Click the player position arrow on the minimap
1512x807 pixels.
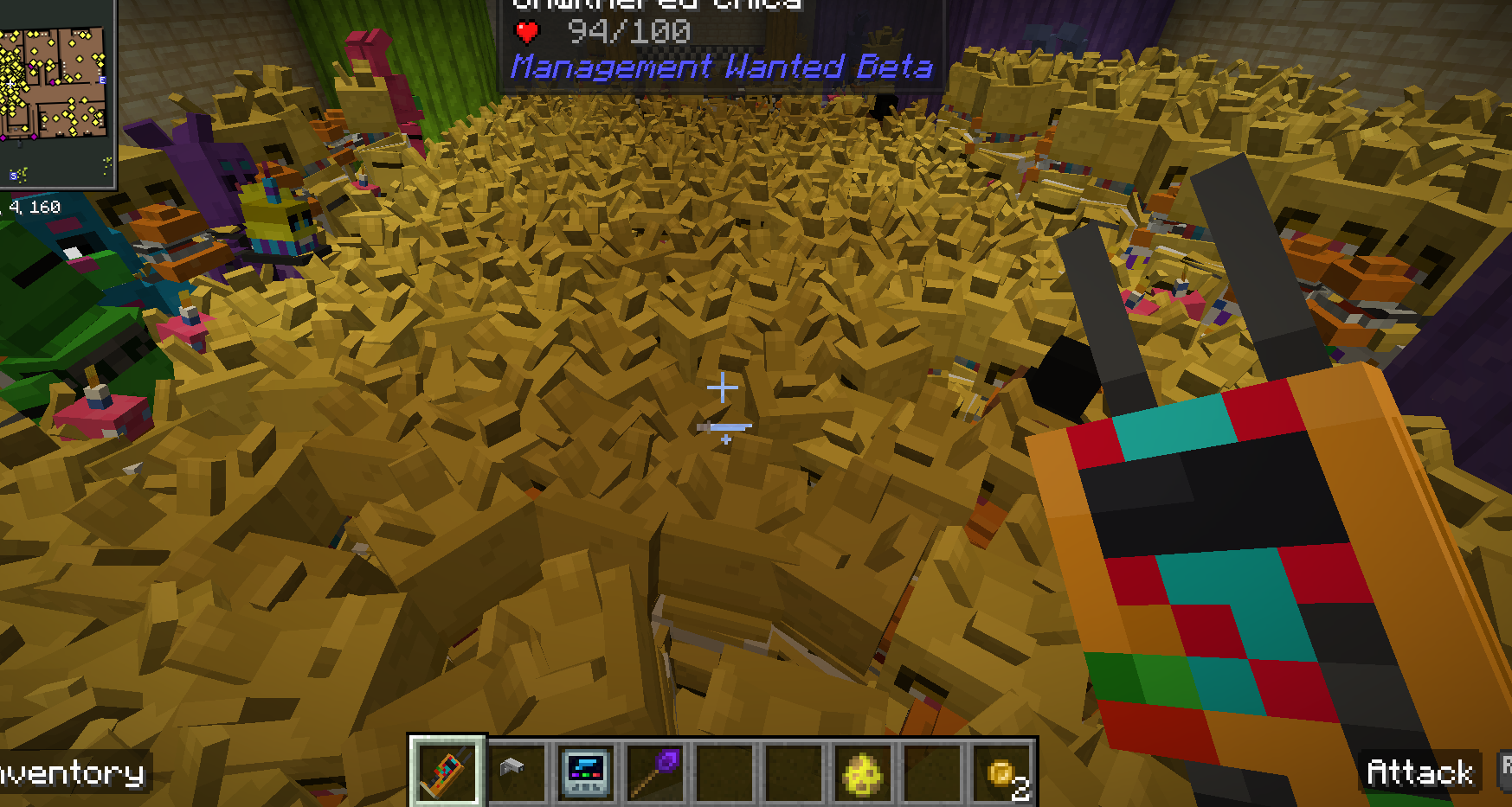(10, 84)
